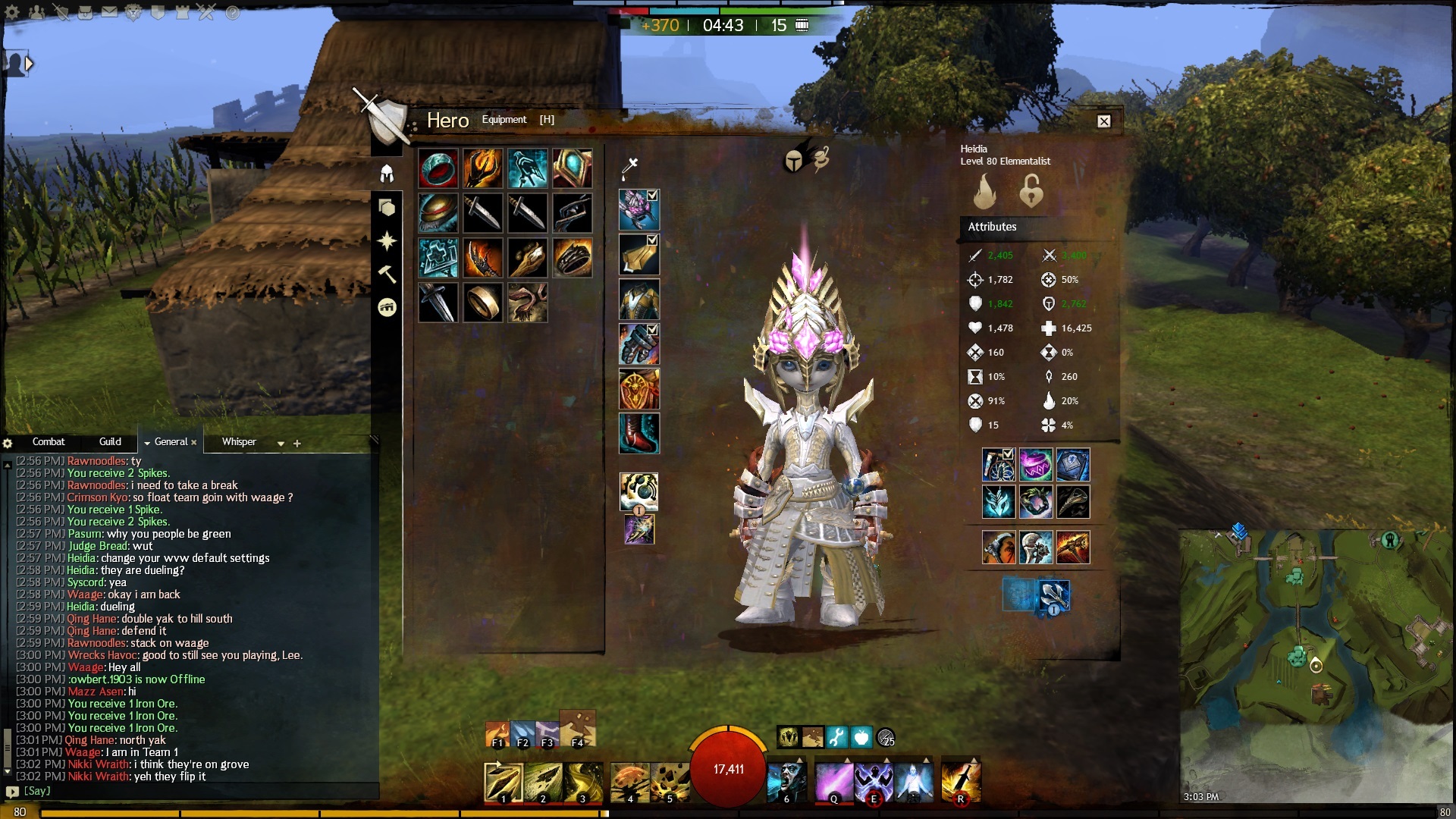Image resolution: width=1456 pixels, height=819 pixels.
Task: Toggle the helmet visibility checkbox
Action: (x=652, y=196)
